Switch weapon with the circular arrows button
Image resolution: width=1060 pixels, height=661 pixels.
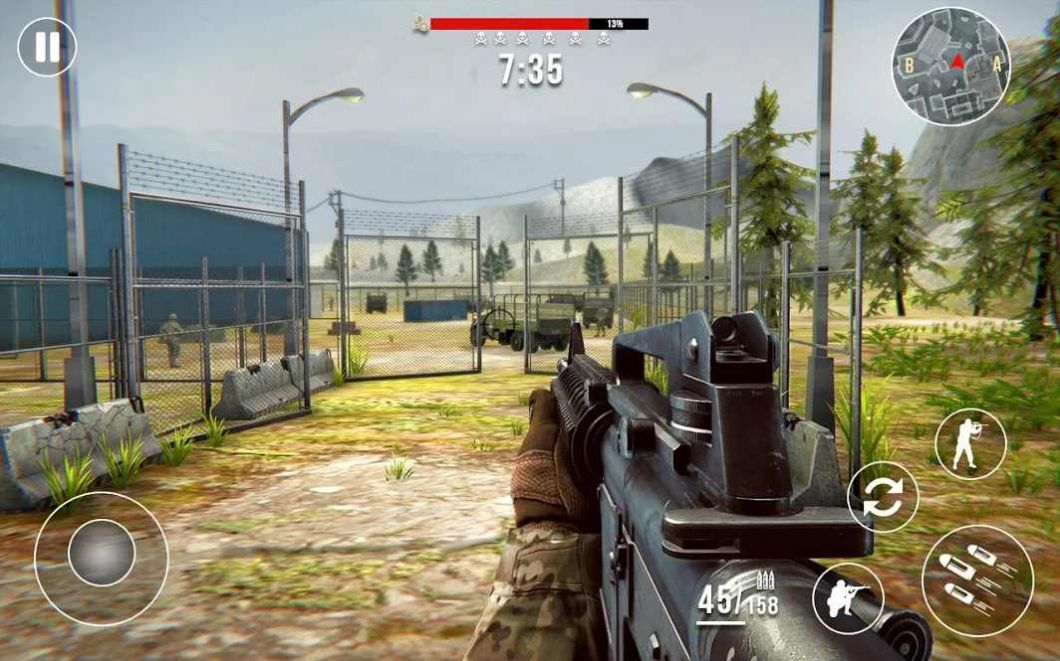(883, 497)
